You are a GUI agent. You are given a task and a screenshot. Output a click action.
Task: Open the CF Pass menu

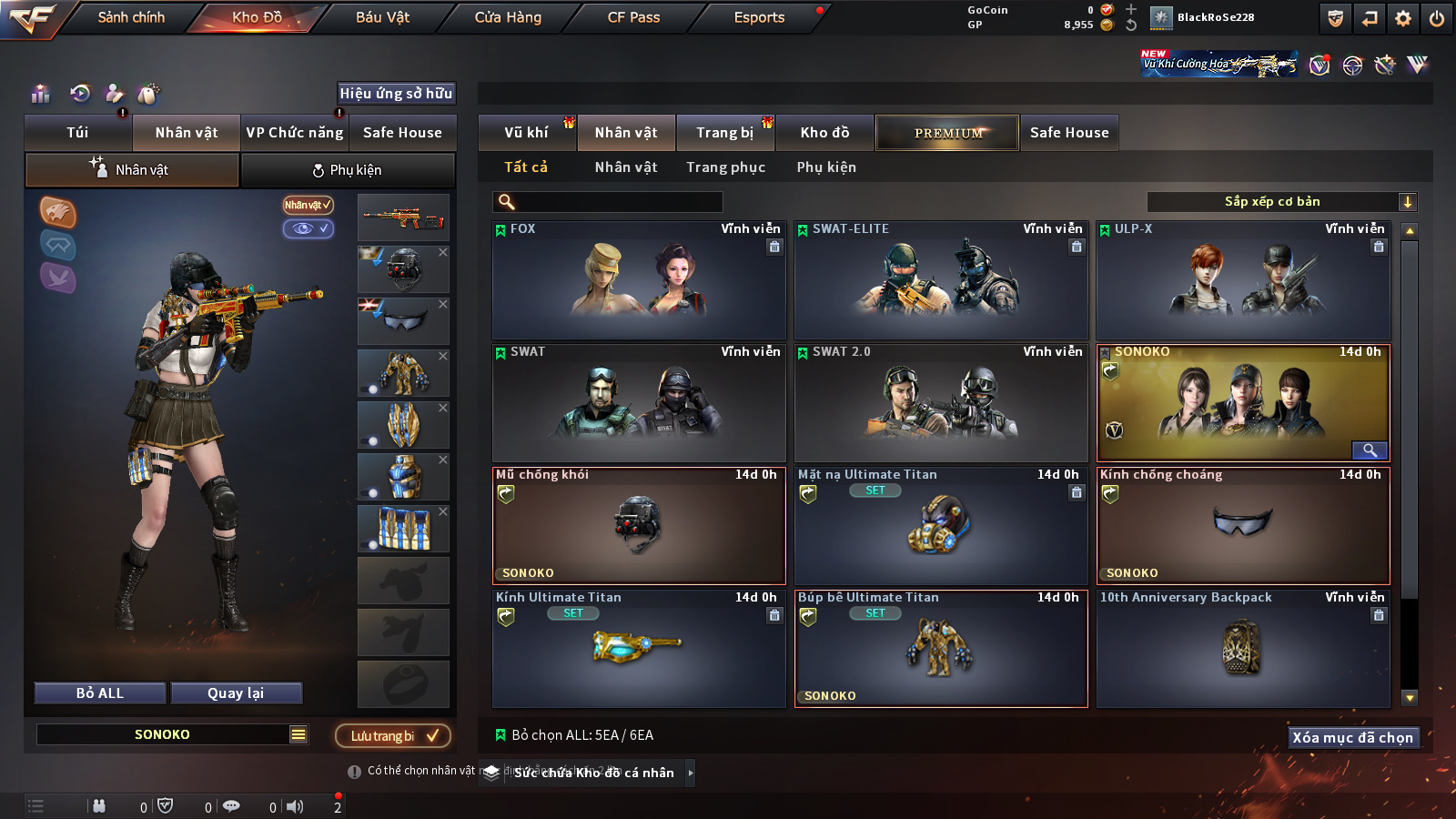[633, 17]
